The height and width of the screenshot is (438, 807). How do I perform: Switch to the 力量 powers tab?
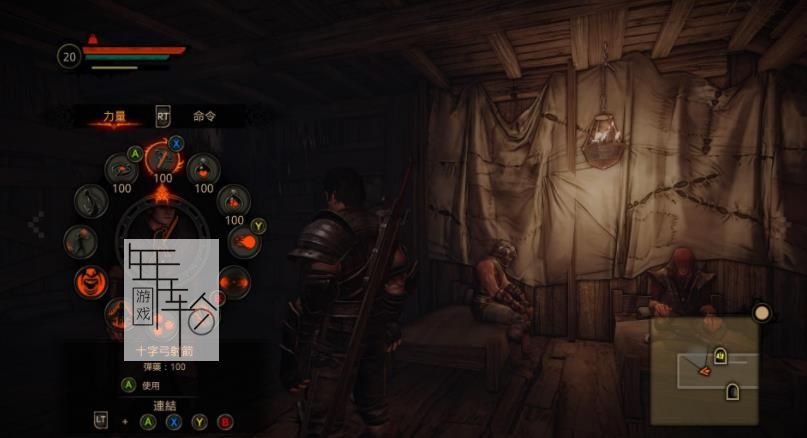[x=115, y=116]
